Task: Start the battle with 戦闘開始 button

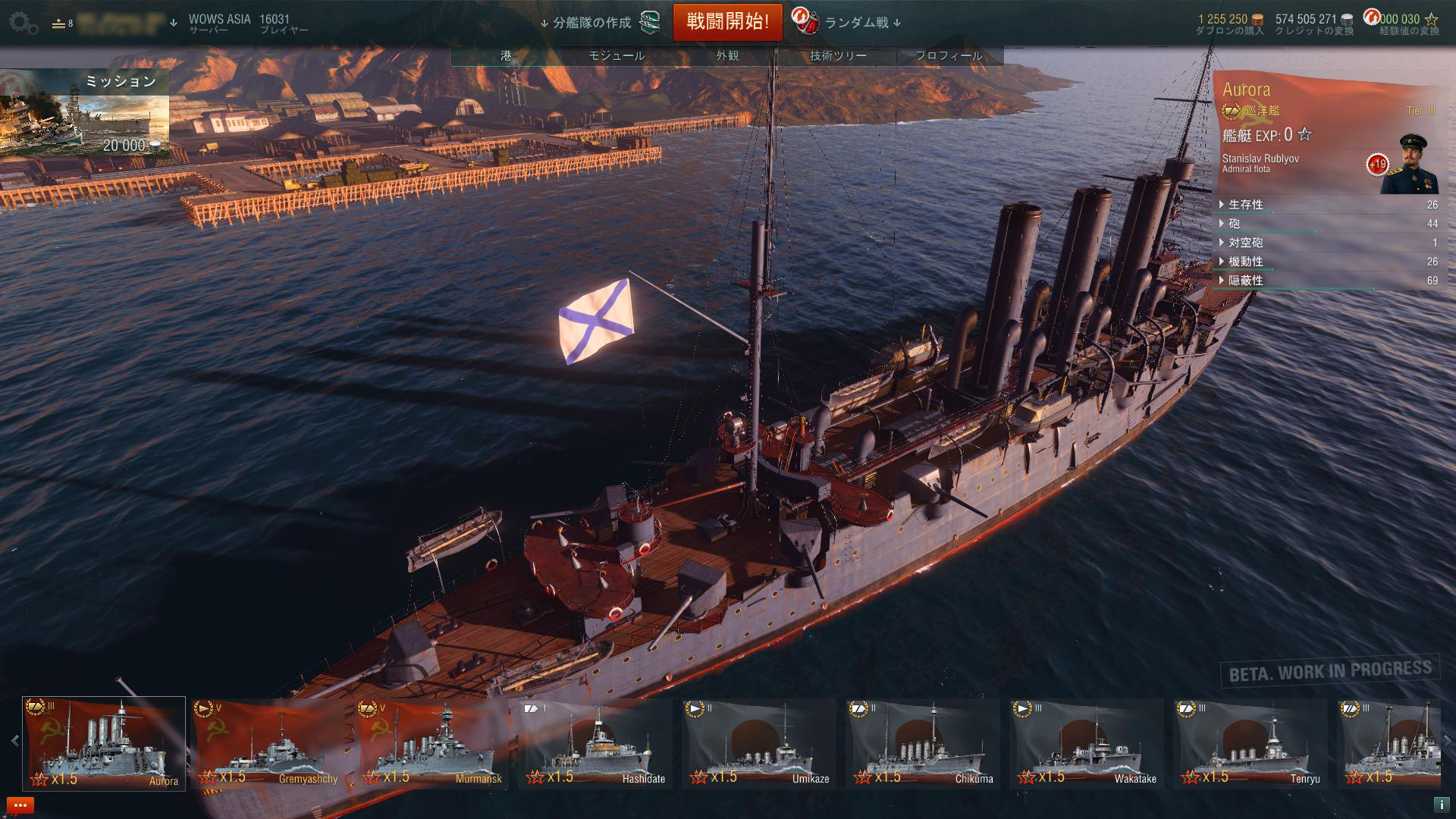Action: [727, 22]
